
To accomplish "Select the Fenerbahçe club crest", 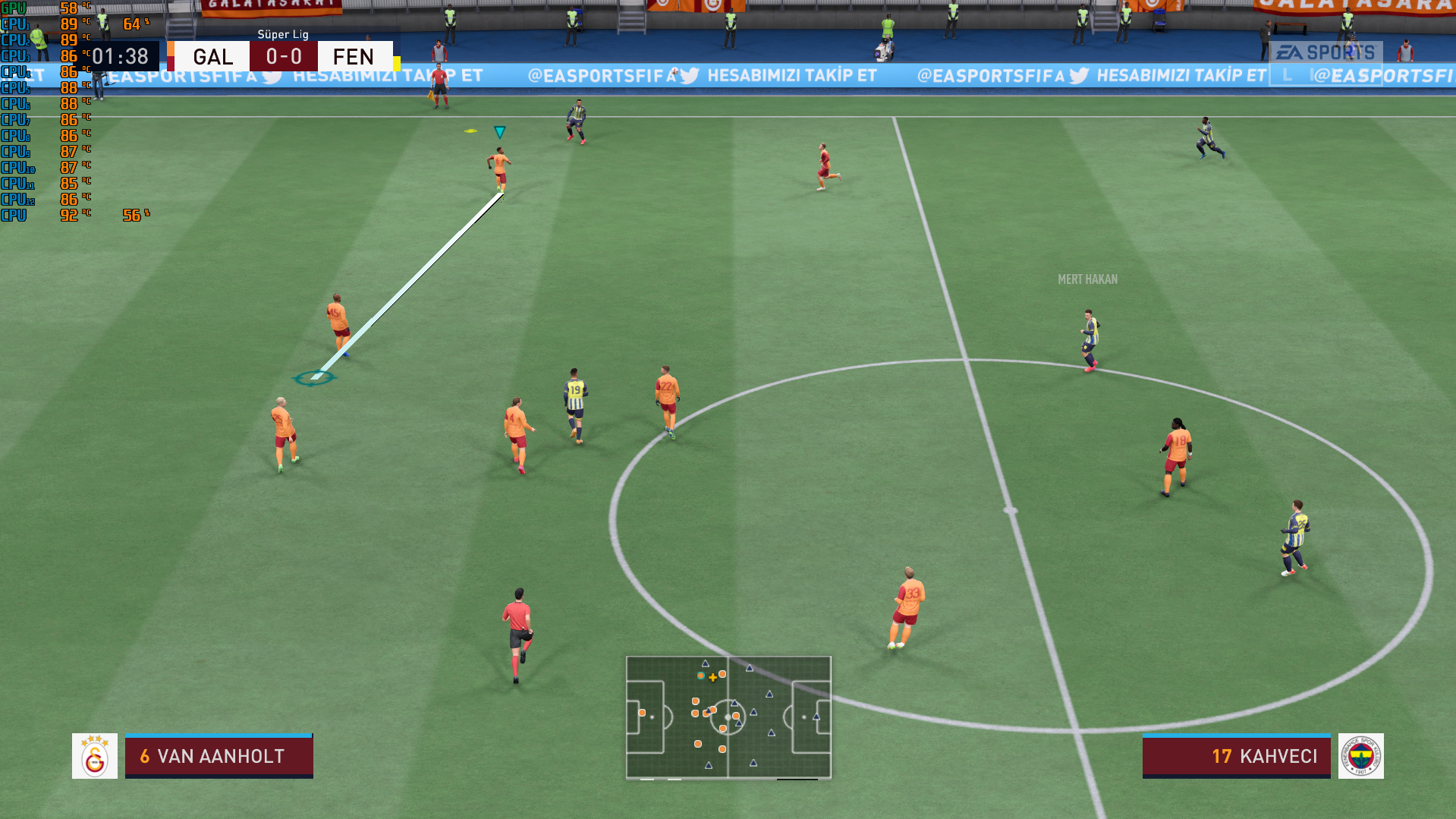I will [1360, 756].
